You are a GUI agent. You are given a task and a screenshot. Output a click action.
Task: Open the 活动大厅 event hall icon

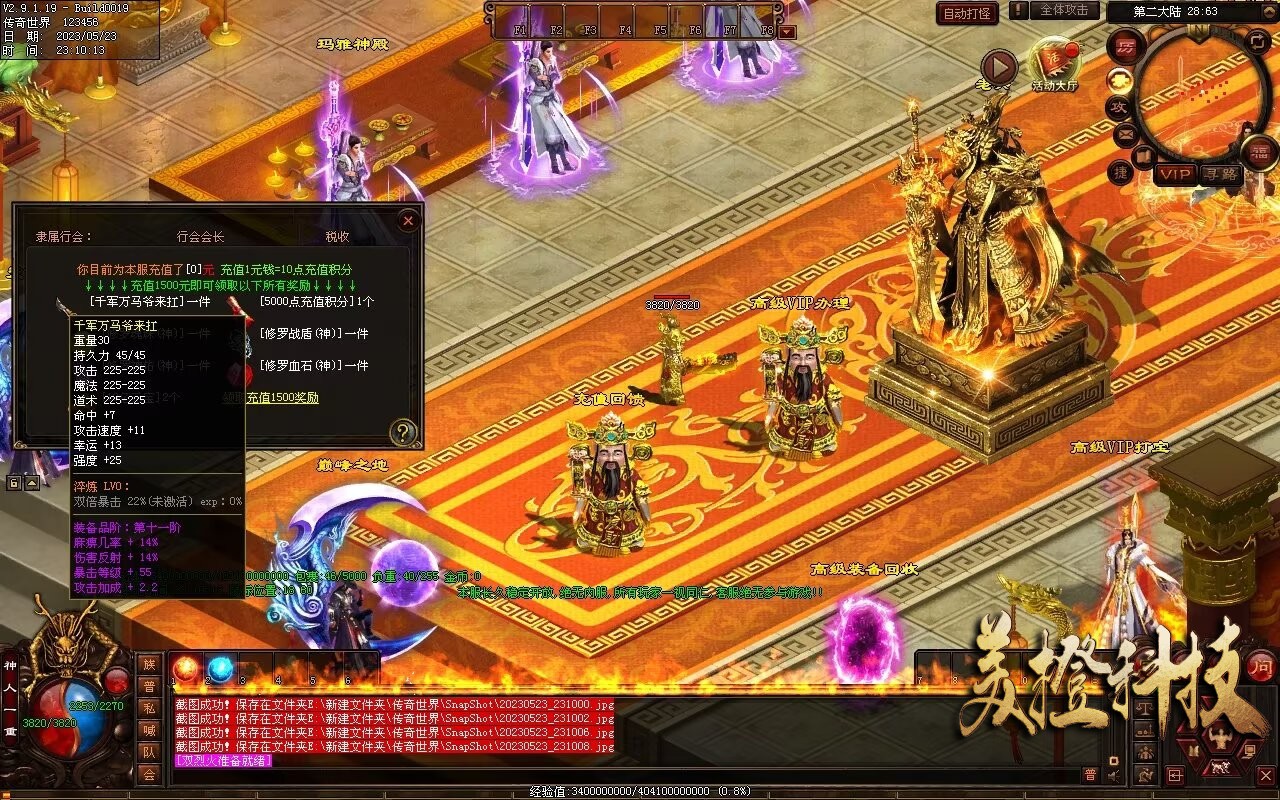tap(1055, 62)
